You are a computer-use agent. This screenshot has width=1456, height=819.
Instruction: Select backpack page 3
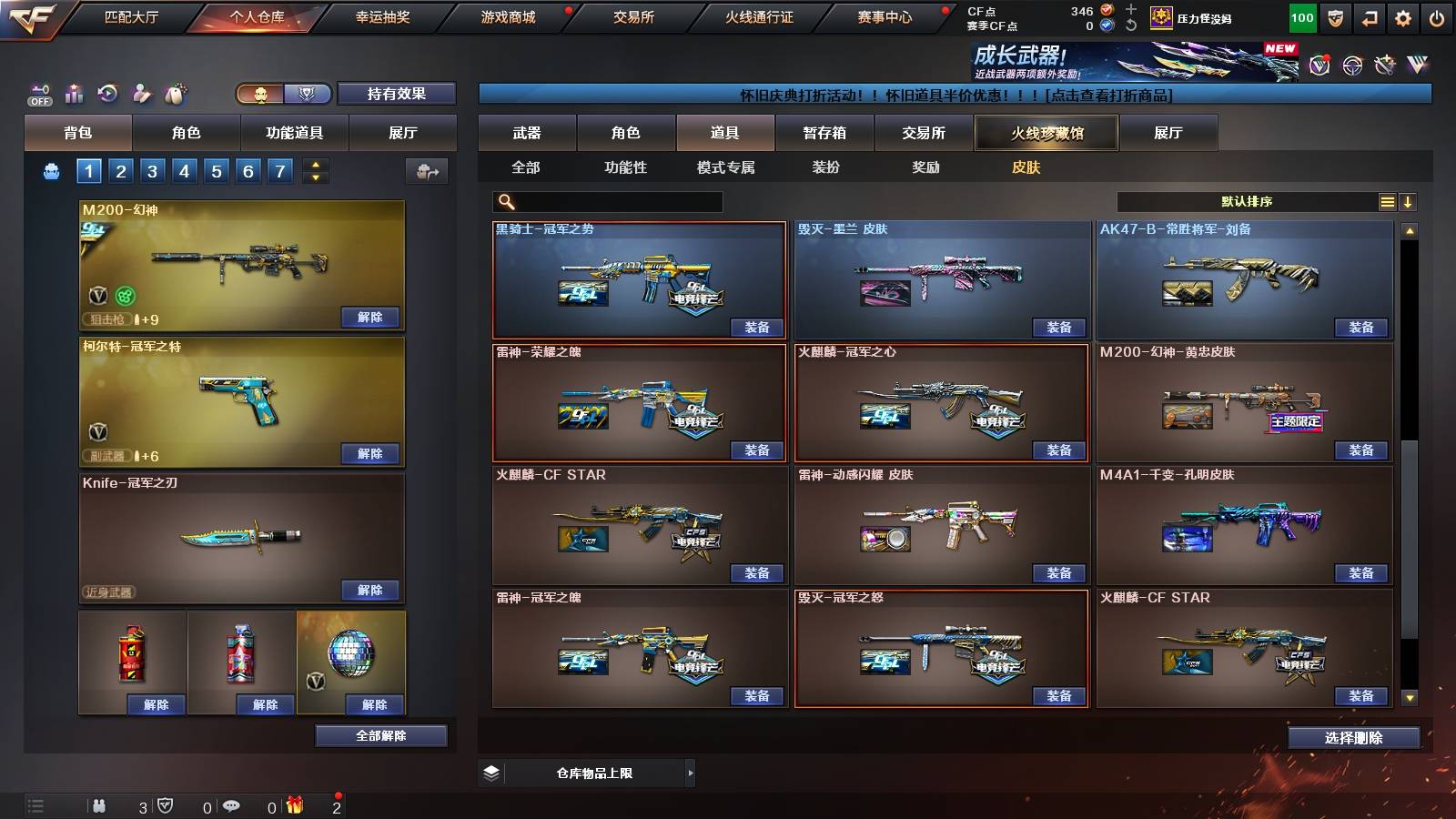click(x=151, y=170)
